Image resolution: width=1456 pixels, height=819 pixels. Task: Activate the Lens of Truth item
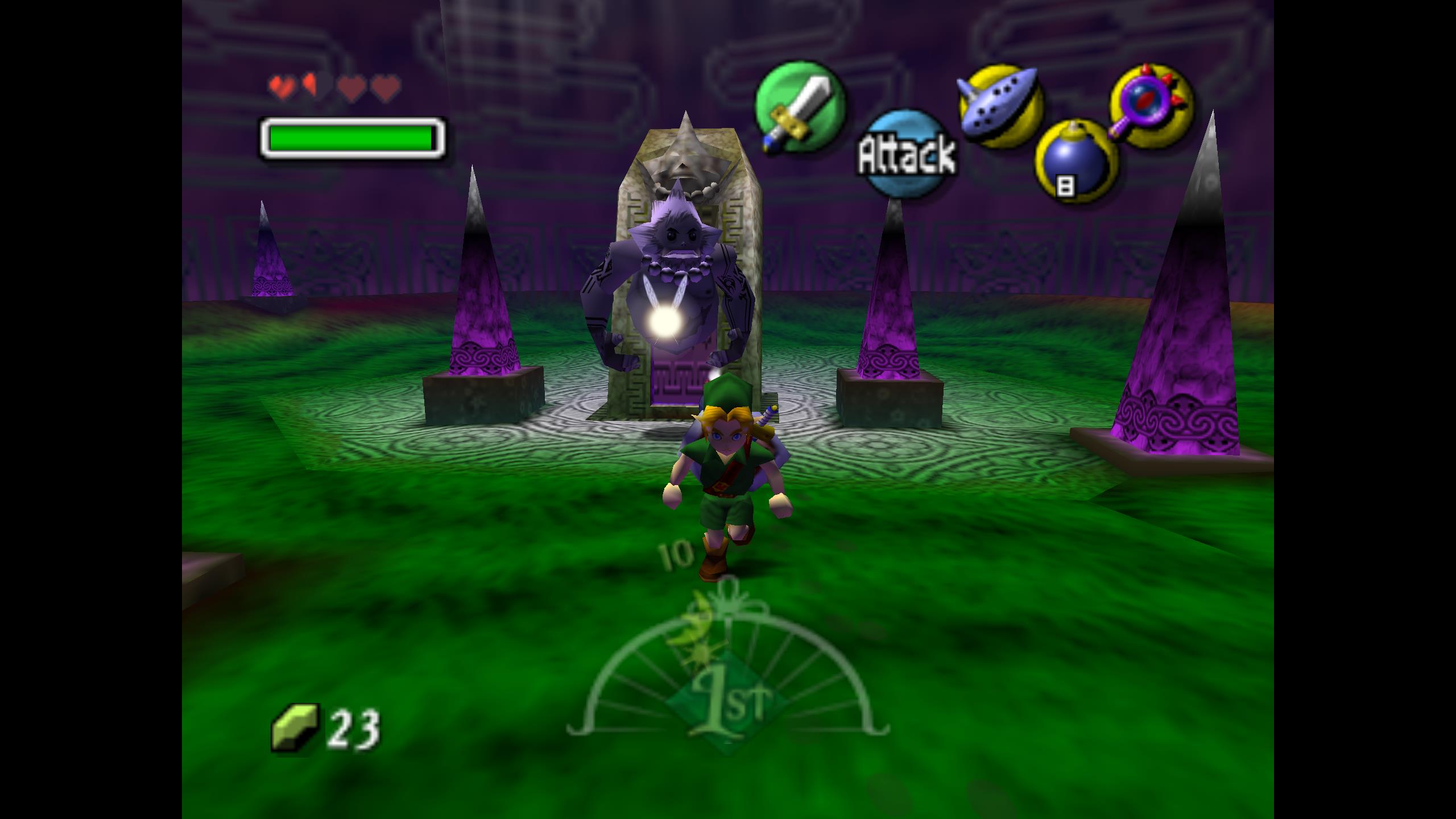[x=1151, y=107]
